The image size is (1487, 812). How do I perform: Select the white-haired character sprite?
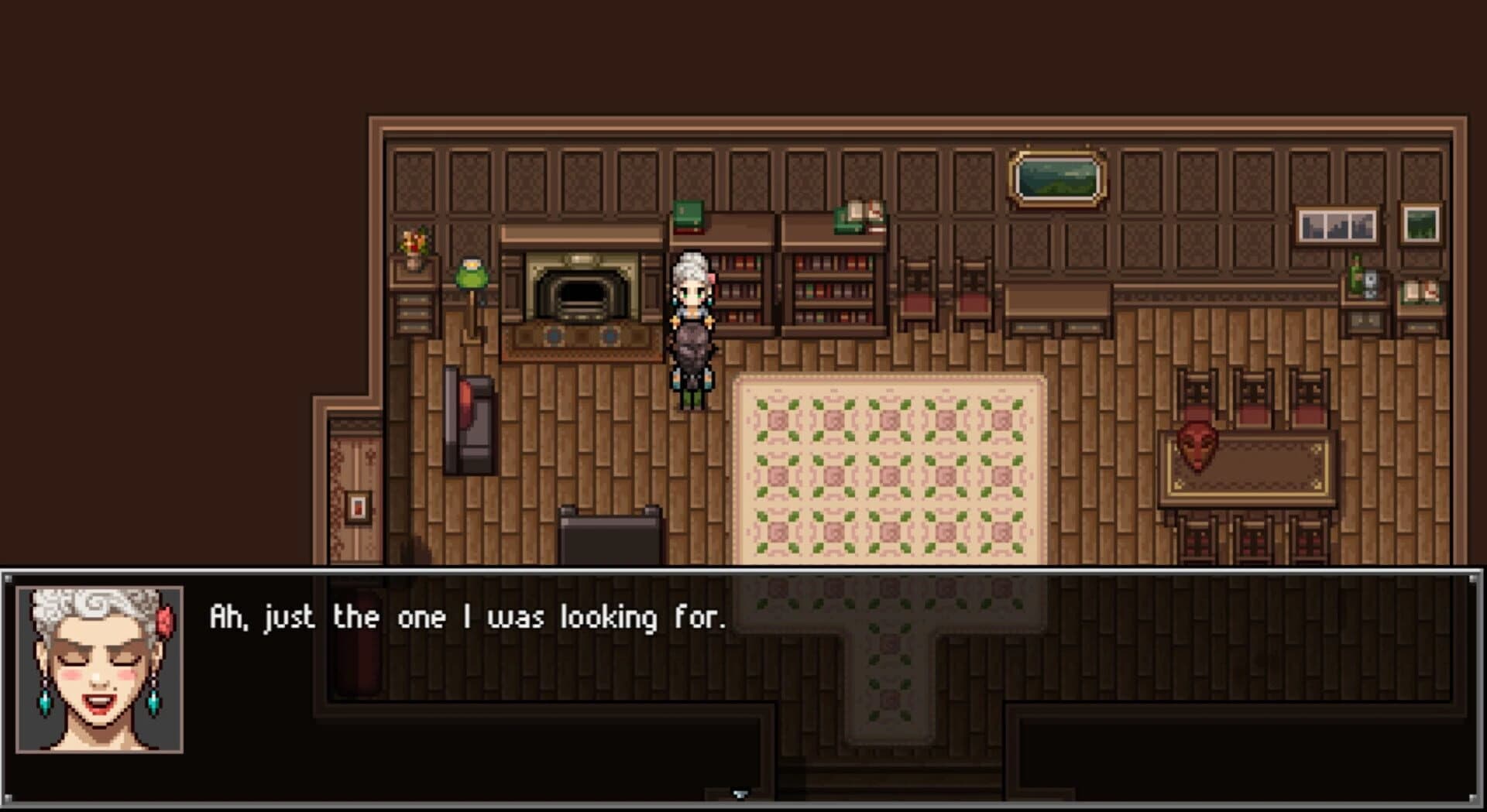pyautogui.click(x=693, y=325)
